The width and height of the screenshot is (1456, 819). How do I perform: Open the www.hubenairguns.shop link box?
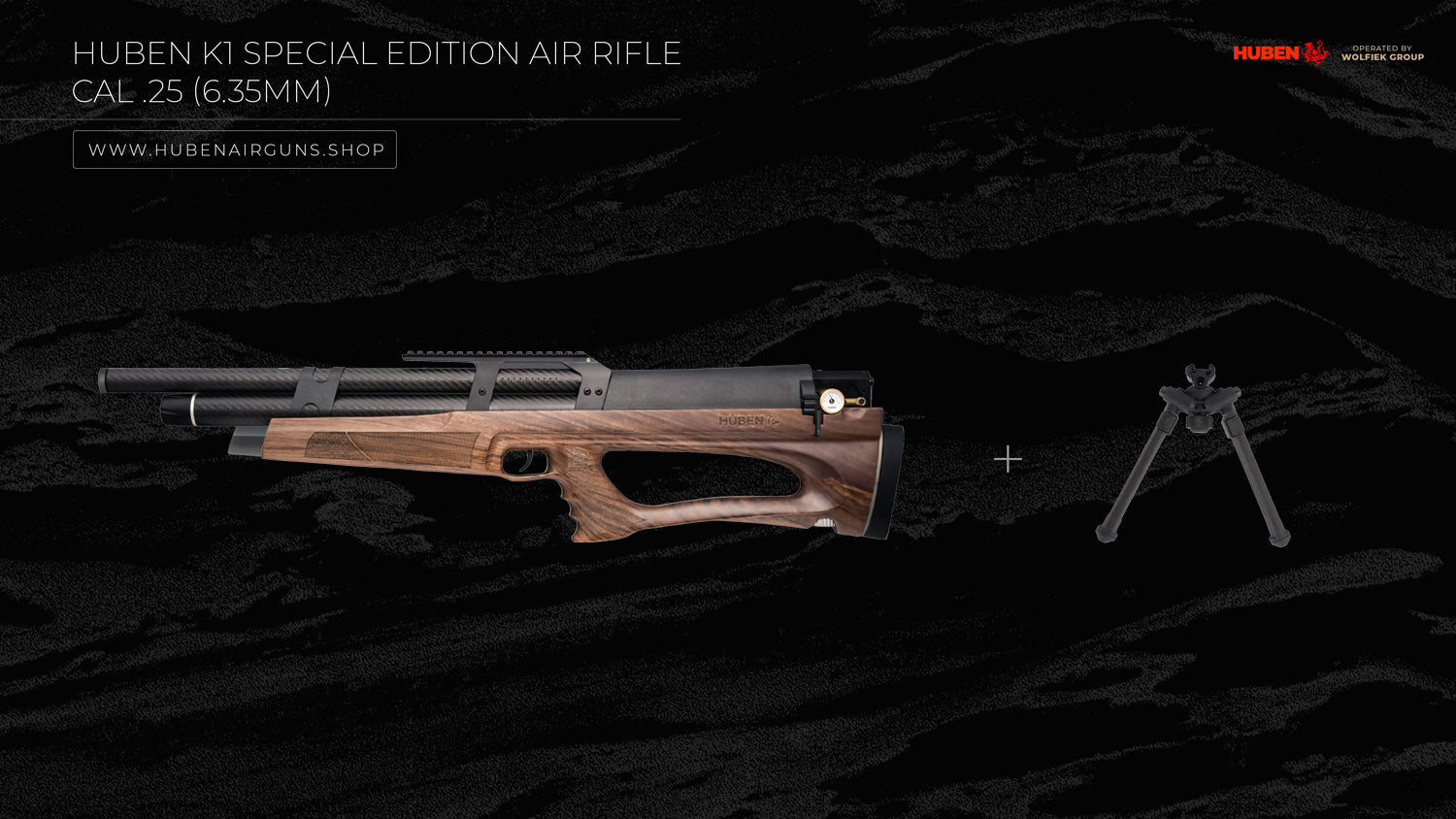click(x=235, y=149)
